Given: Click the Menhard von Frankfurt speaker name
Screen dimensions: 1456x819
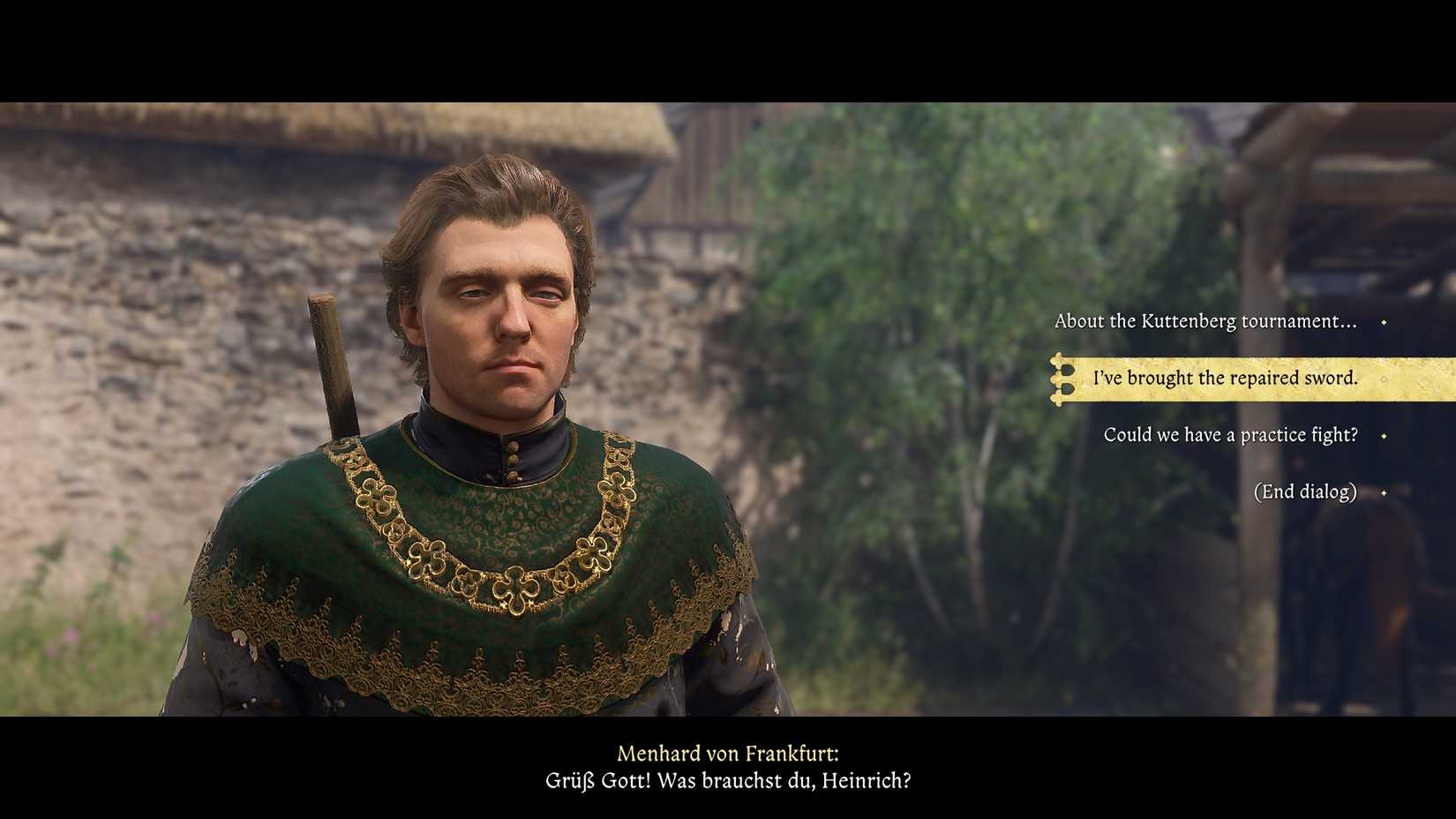Looking at the screenshot, I should click(x=730, y=755).
